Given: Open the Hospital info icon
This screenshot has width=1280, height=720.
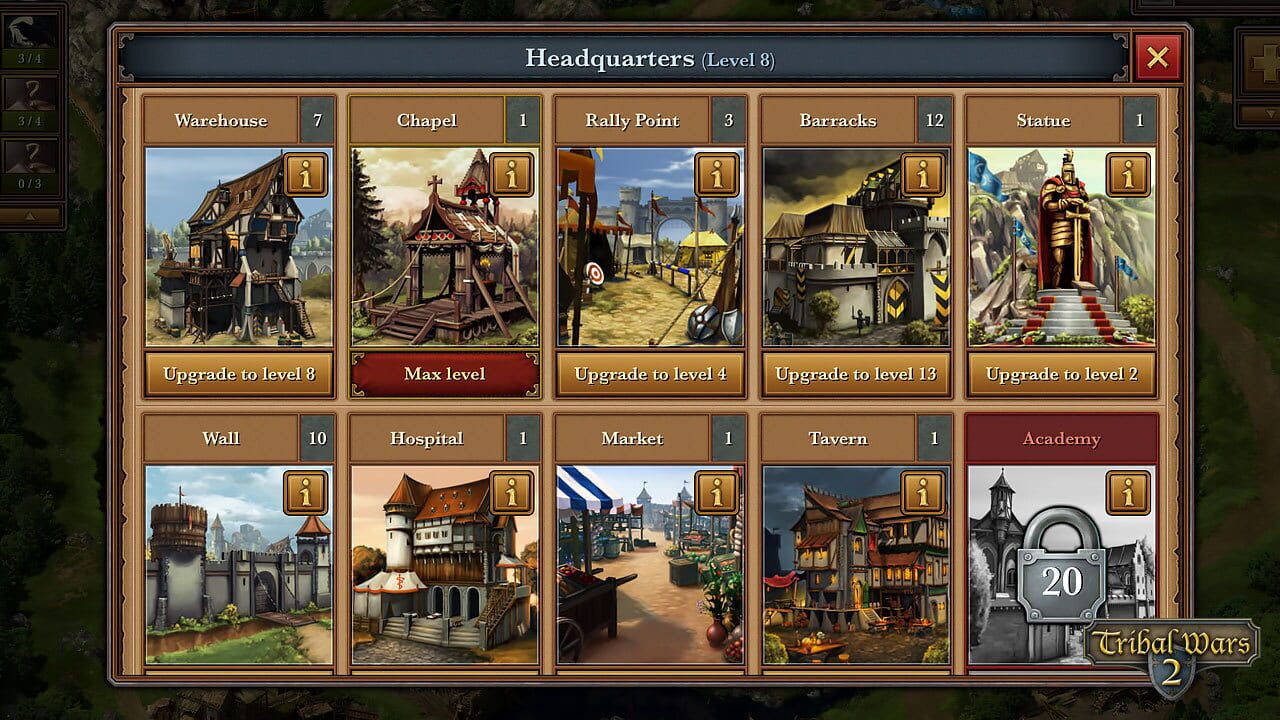Looking at the screenshot, I should coord(511,492).
